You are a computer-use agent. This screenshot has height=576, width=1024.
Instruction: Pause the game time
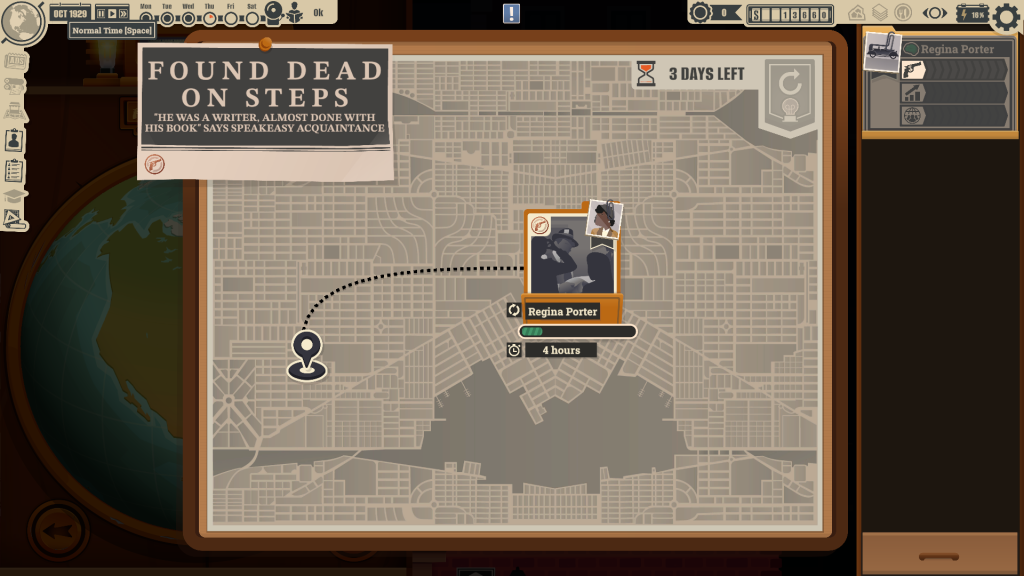[x=100, y=14]
